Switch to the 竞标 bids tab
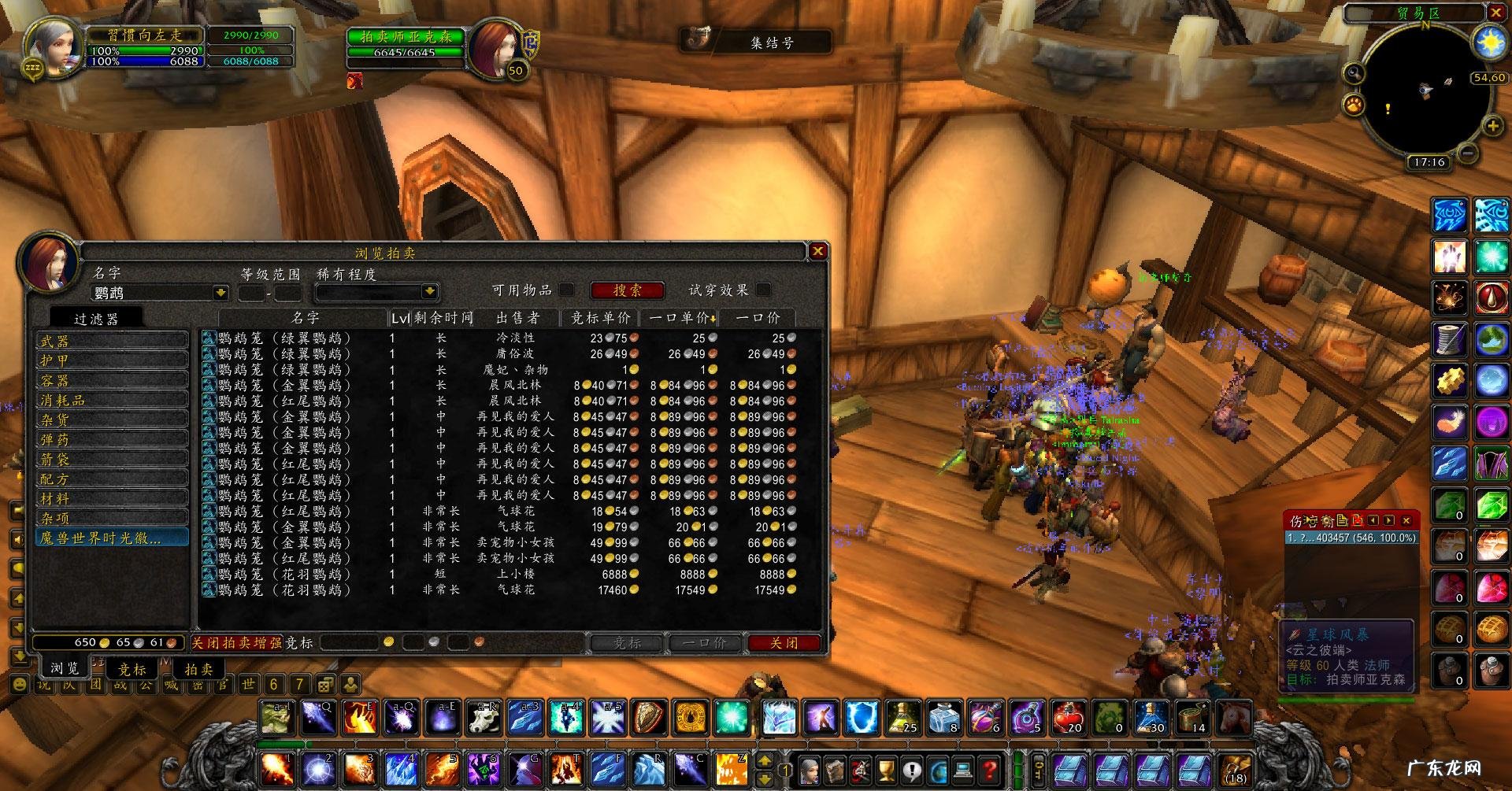1512x791 pixels. 132,669
